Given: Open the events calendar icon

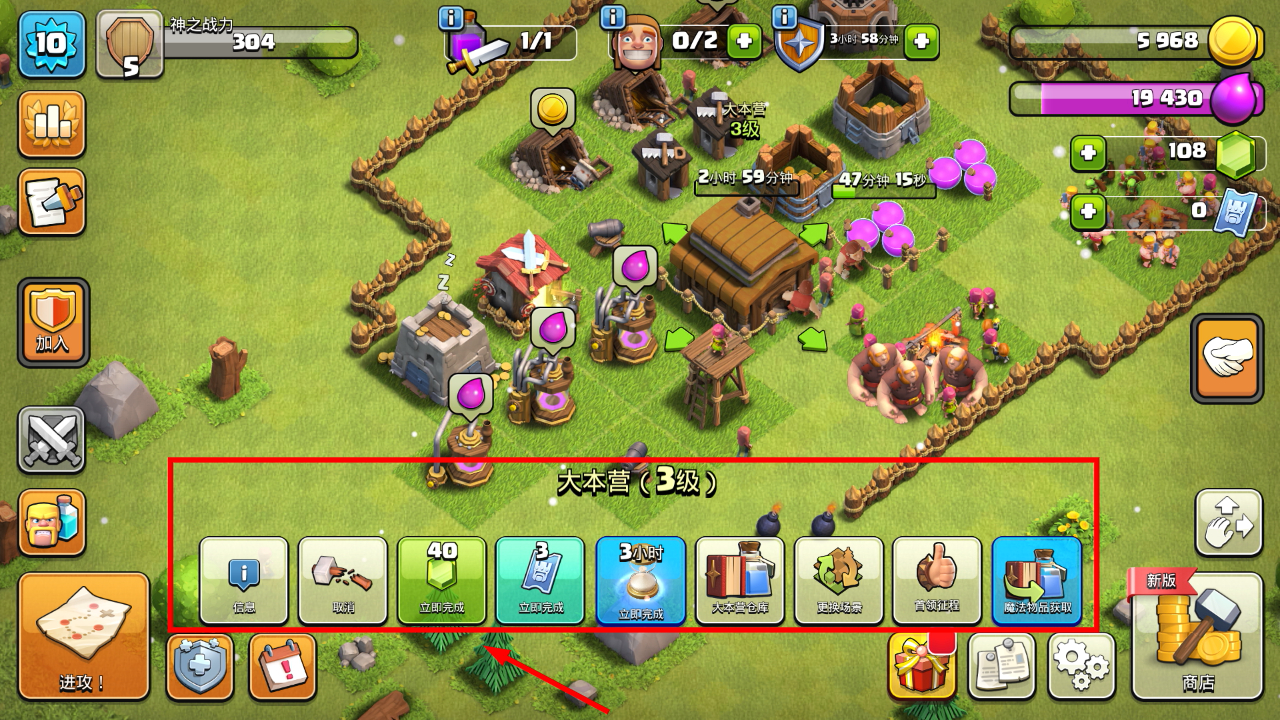Looking at the screenshot, I should 282,666.
